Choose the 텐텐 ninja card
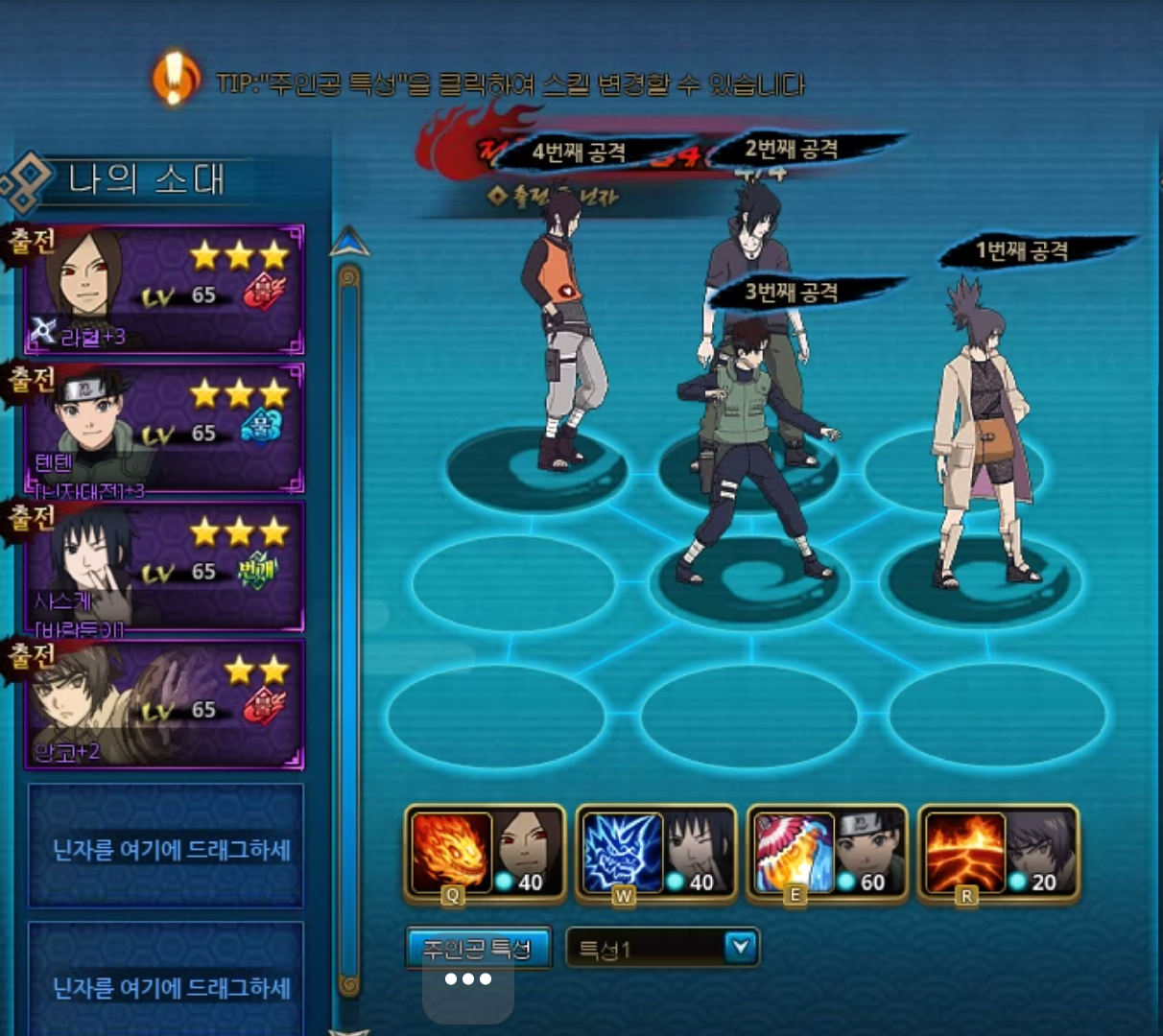Image resolution: width=1163 pixels, height=1036 pixels. [x=164, y=428]
